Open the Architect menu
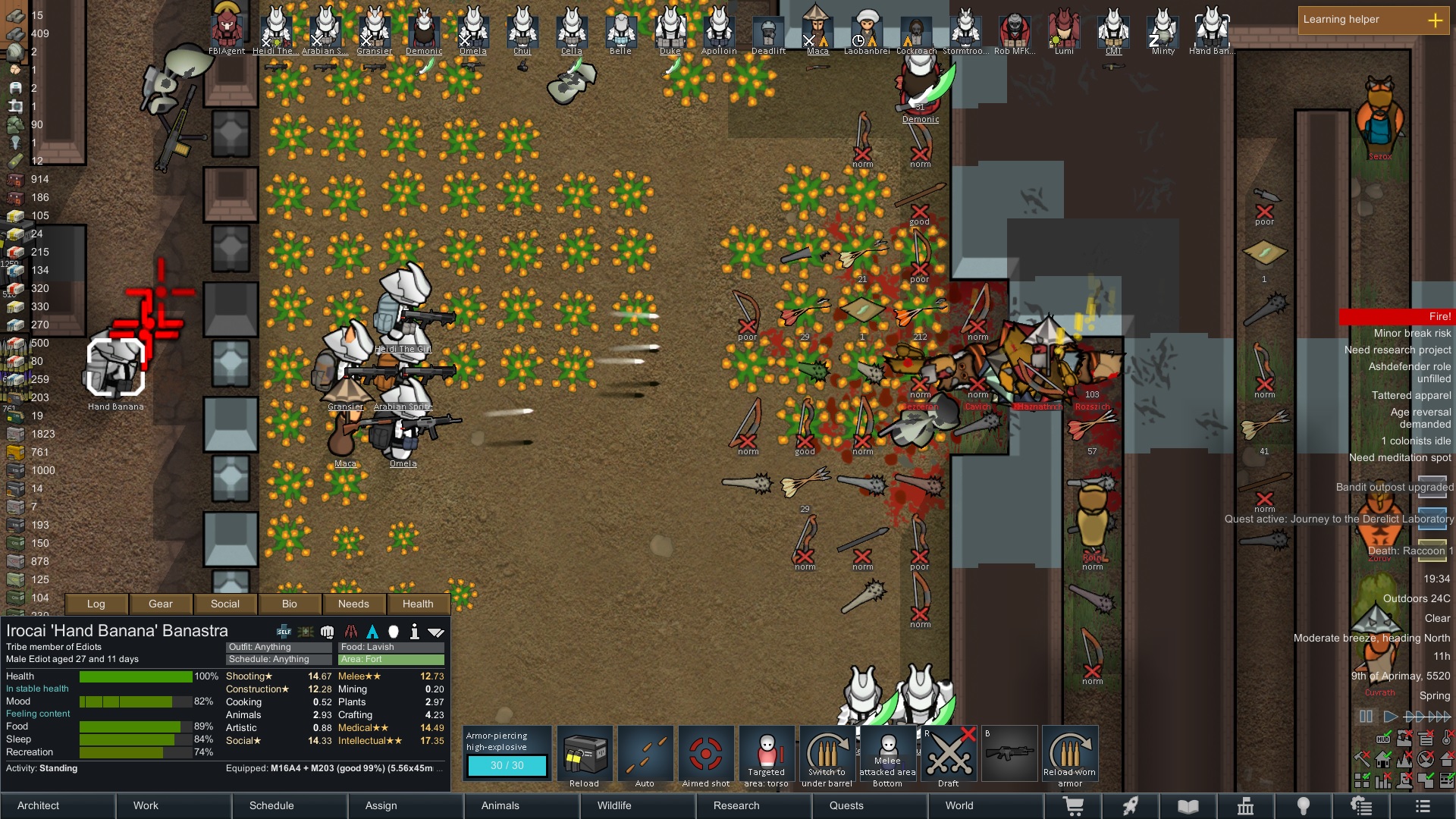1456x819 pixels. 39,805
